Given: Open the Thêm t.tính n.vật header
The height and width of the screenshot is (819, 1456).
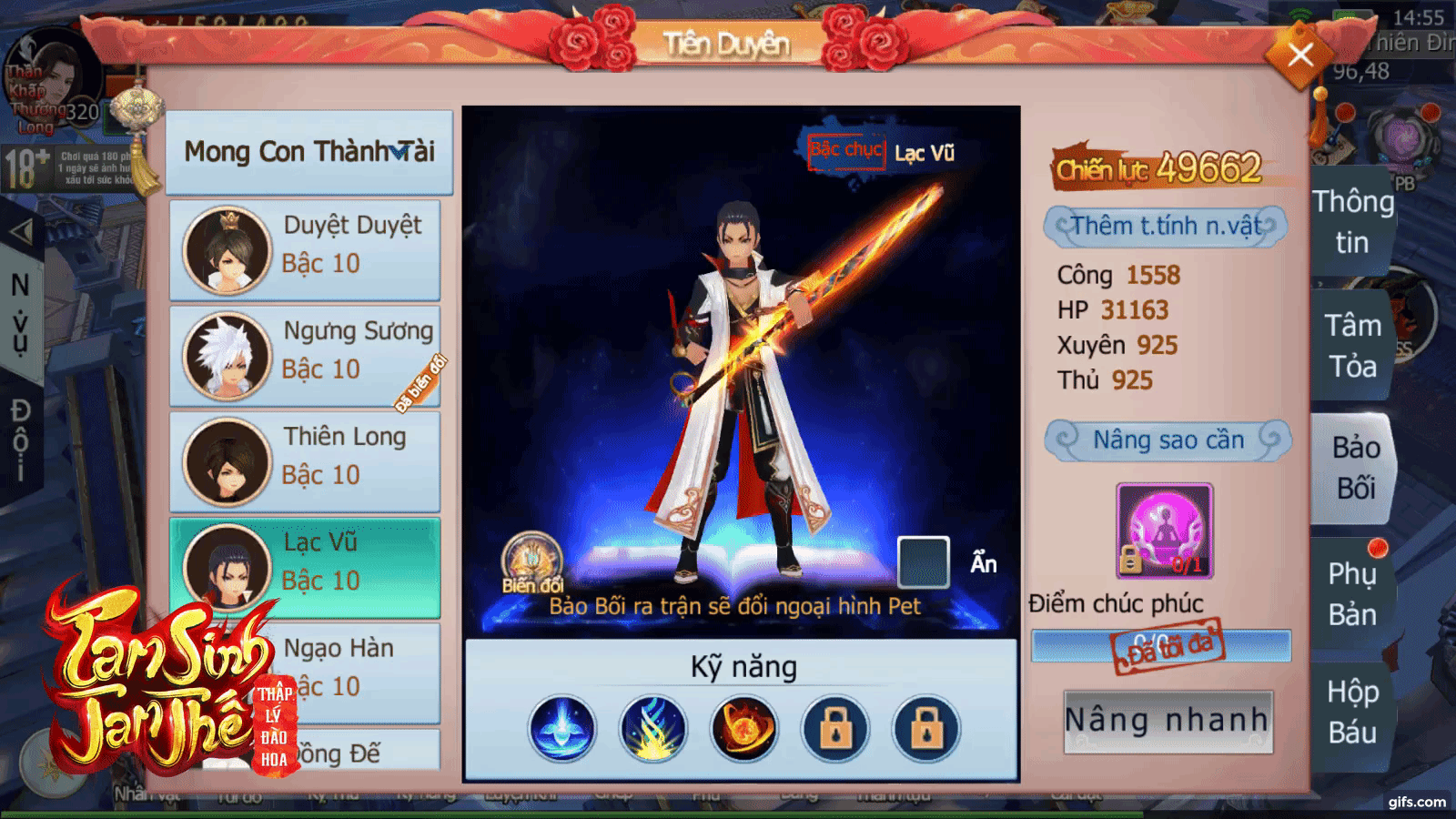Looking at the screenshot, I should (x=1167, y=226).
